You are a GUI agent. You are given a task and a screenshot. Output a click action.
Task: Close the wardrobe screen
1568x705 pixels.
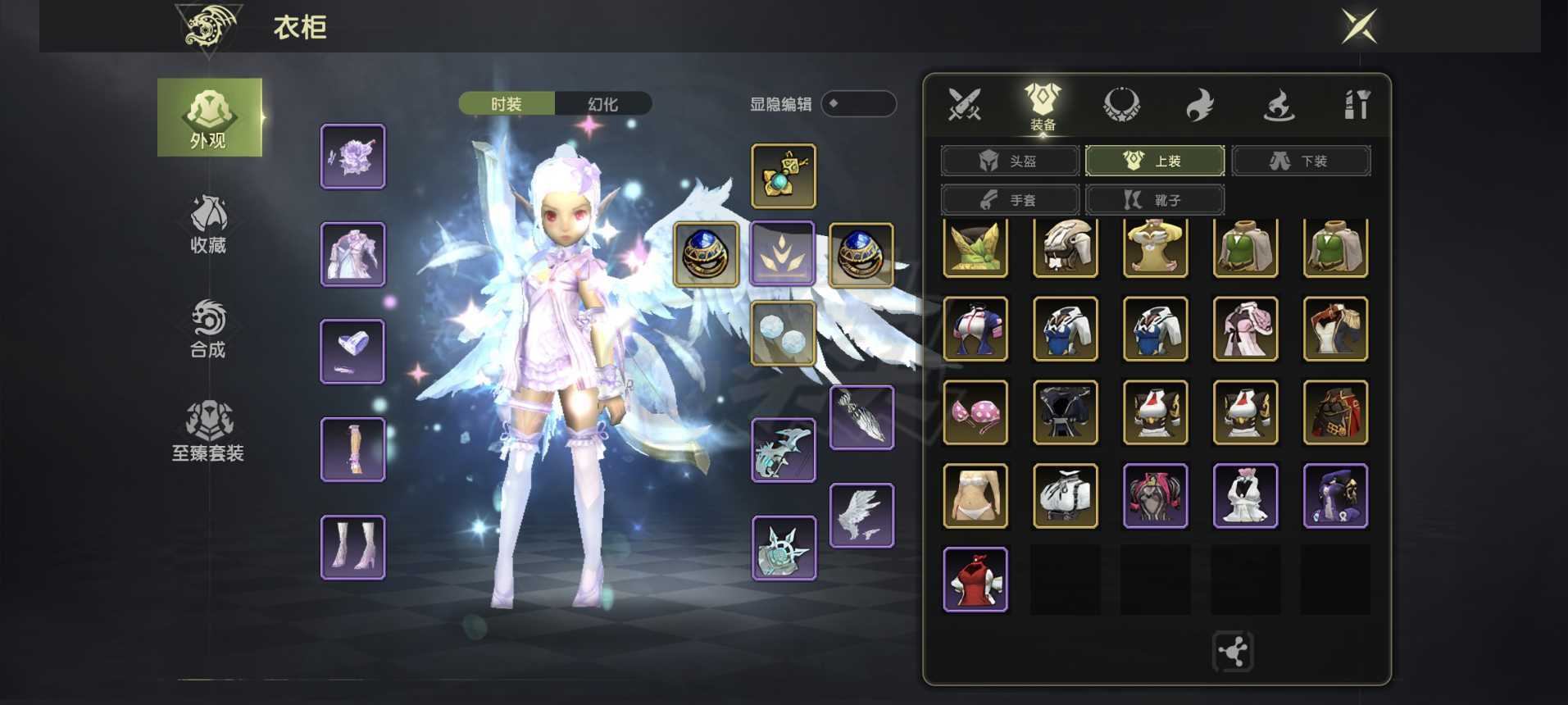[1358, 27]
